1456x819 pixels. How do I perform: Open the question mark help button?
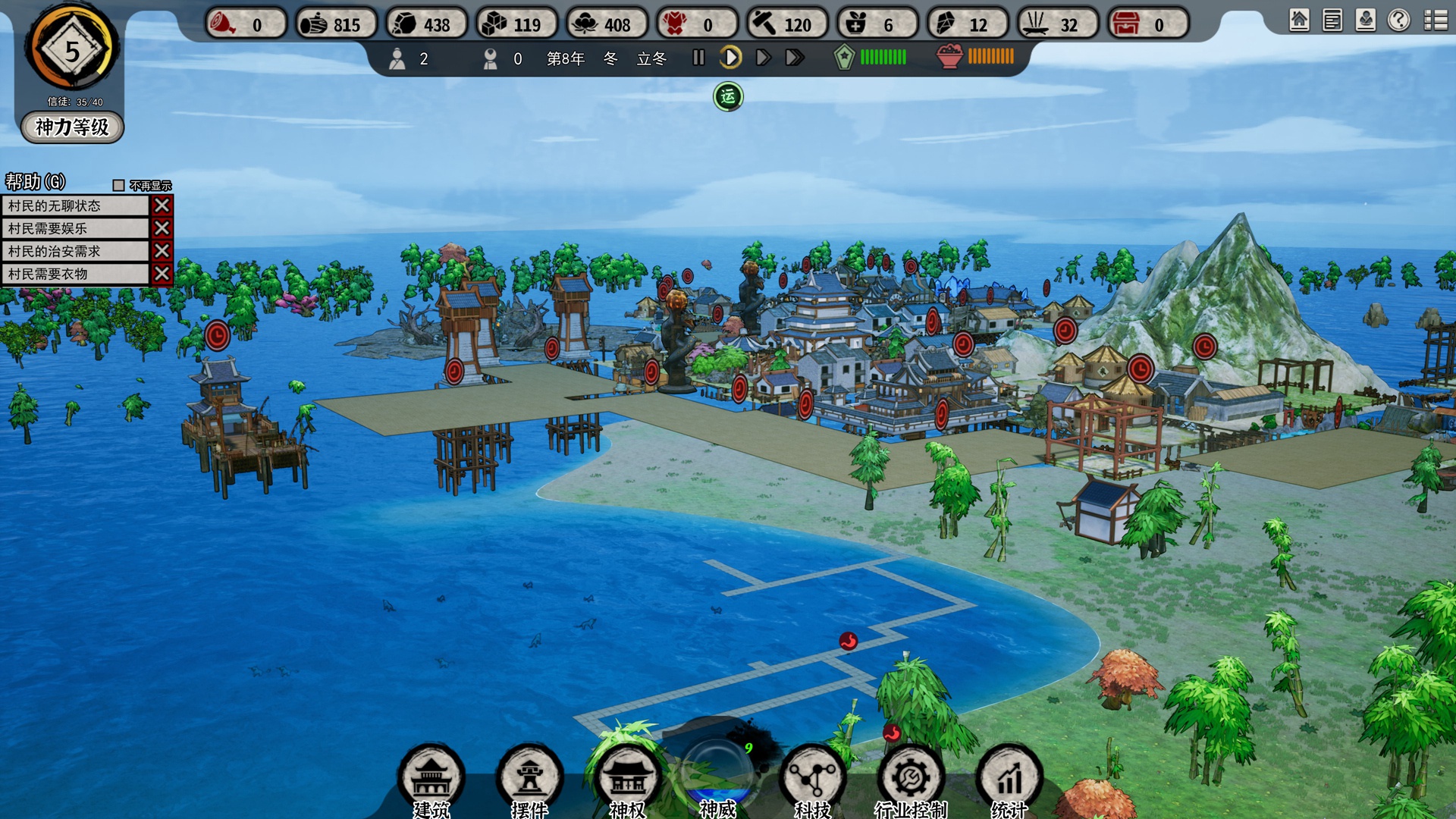pyautogui.click(x=1399, y=20)
